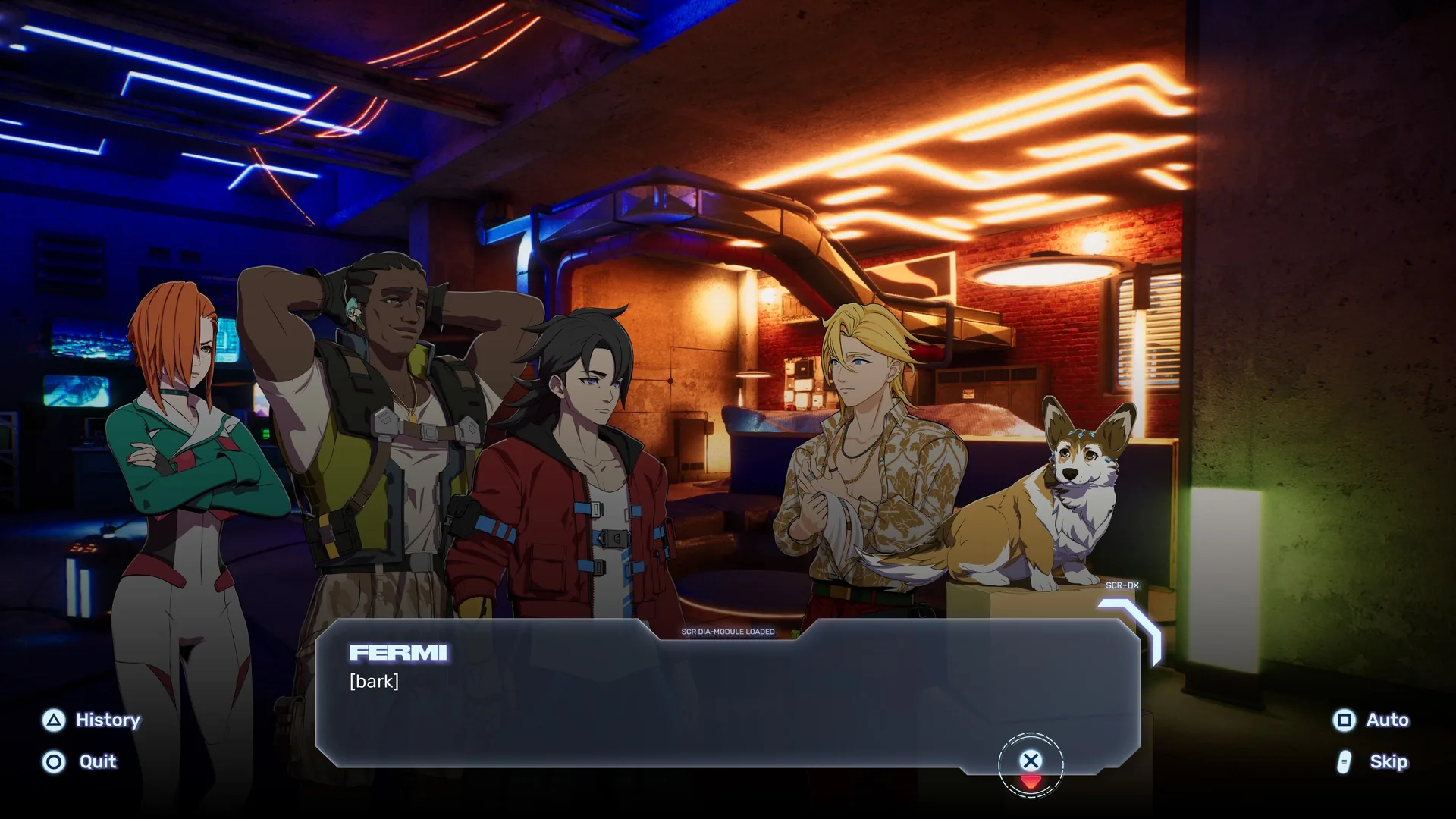
Task: Activate Skip to fast-forward dialogue
Action: [1373, 761]
